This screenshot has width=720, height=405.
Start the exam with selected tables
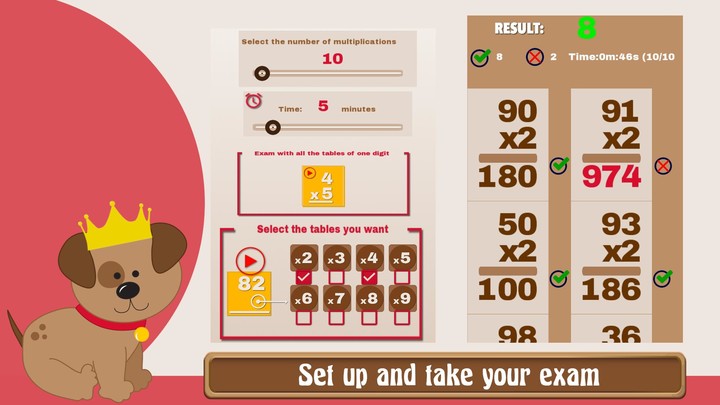(249, 262)
